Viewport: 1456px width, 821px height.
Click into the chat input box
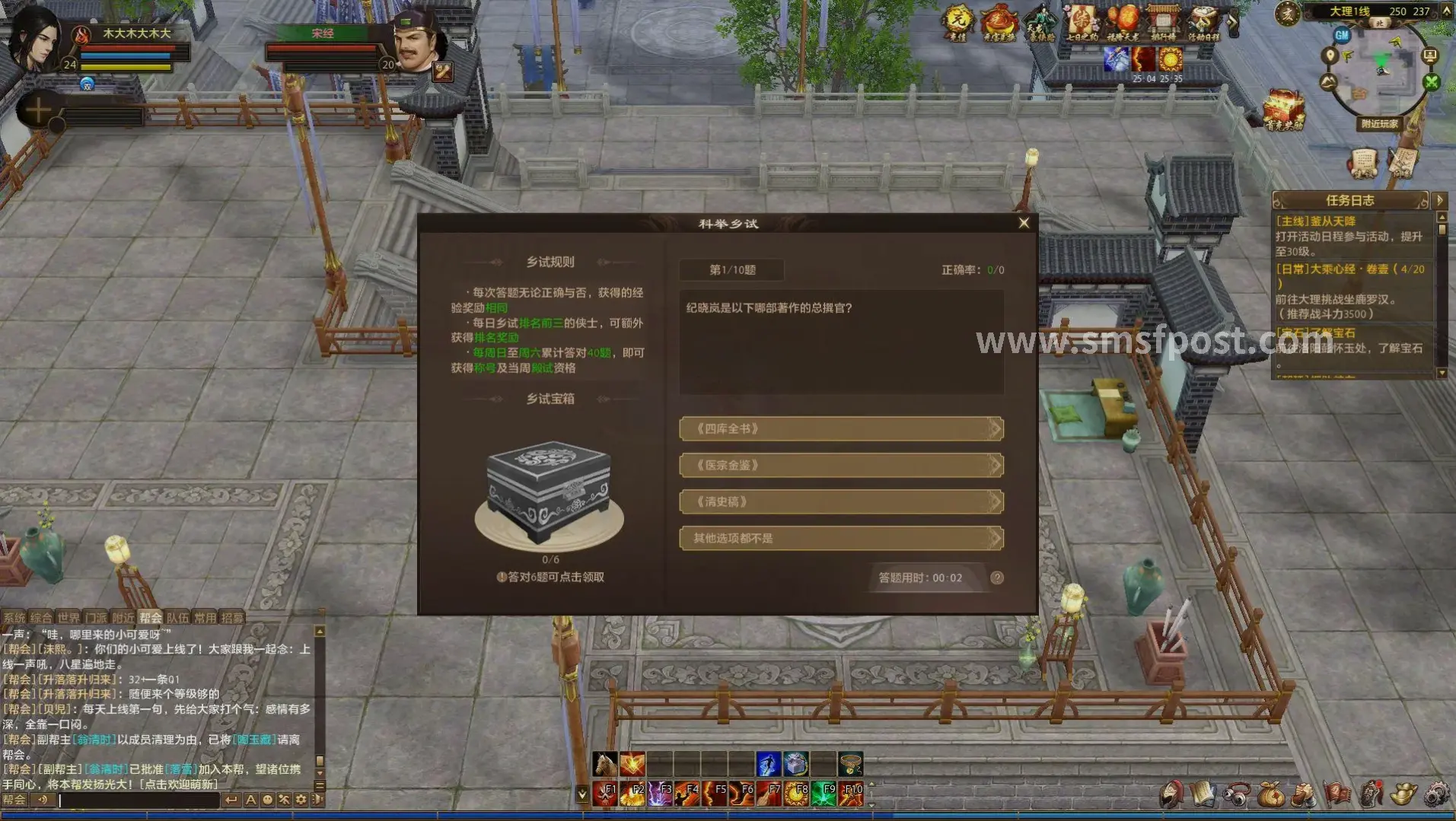tap(137, 800)
